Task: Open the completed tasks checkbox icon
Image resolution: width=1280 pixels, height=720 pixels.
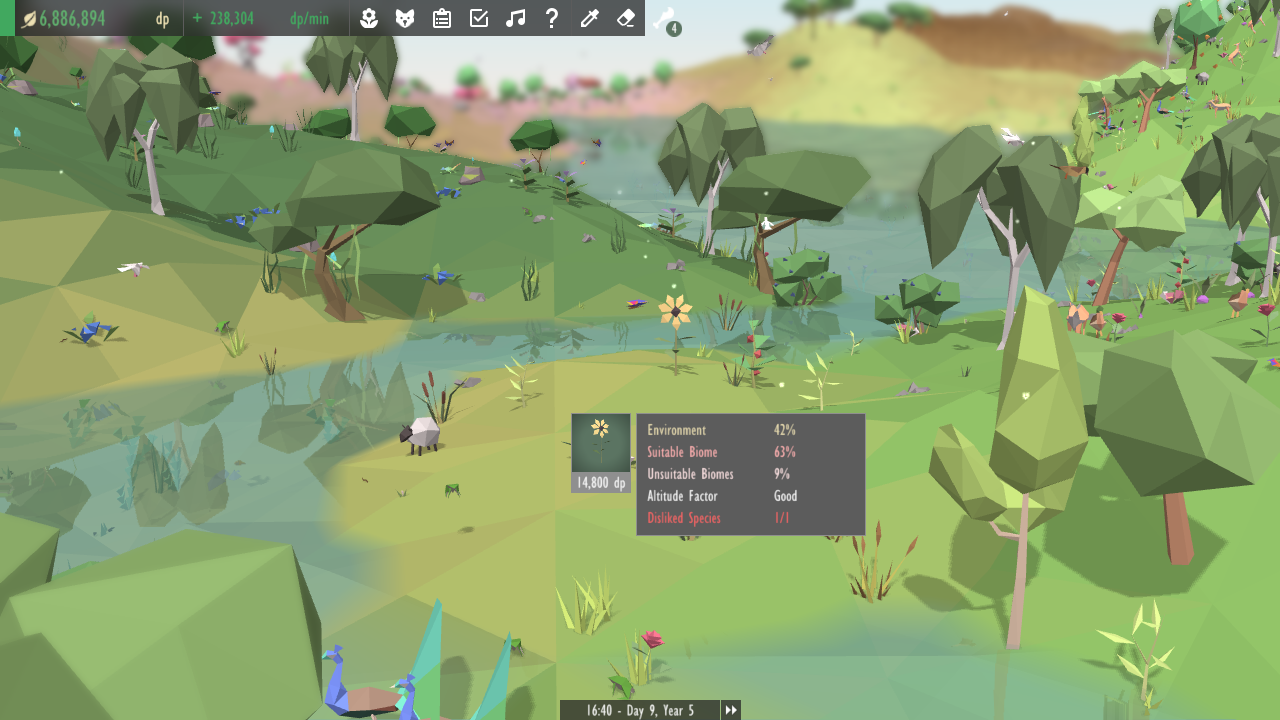Action: coord(479,18)
